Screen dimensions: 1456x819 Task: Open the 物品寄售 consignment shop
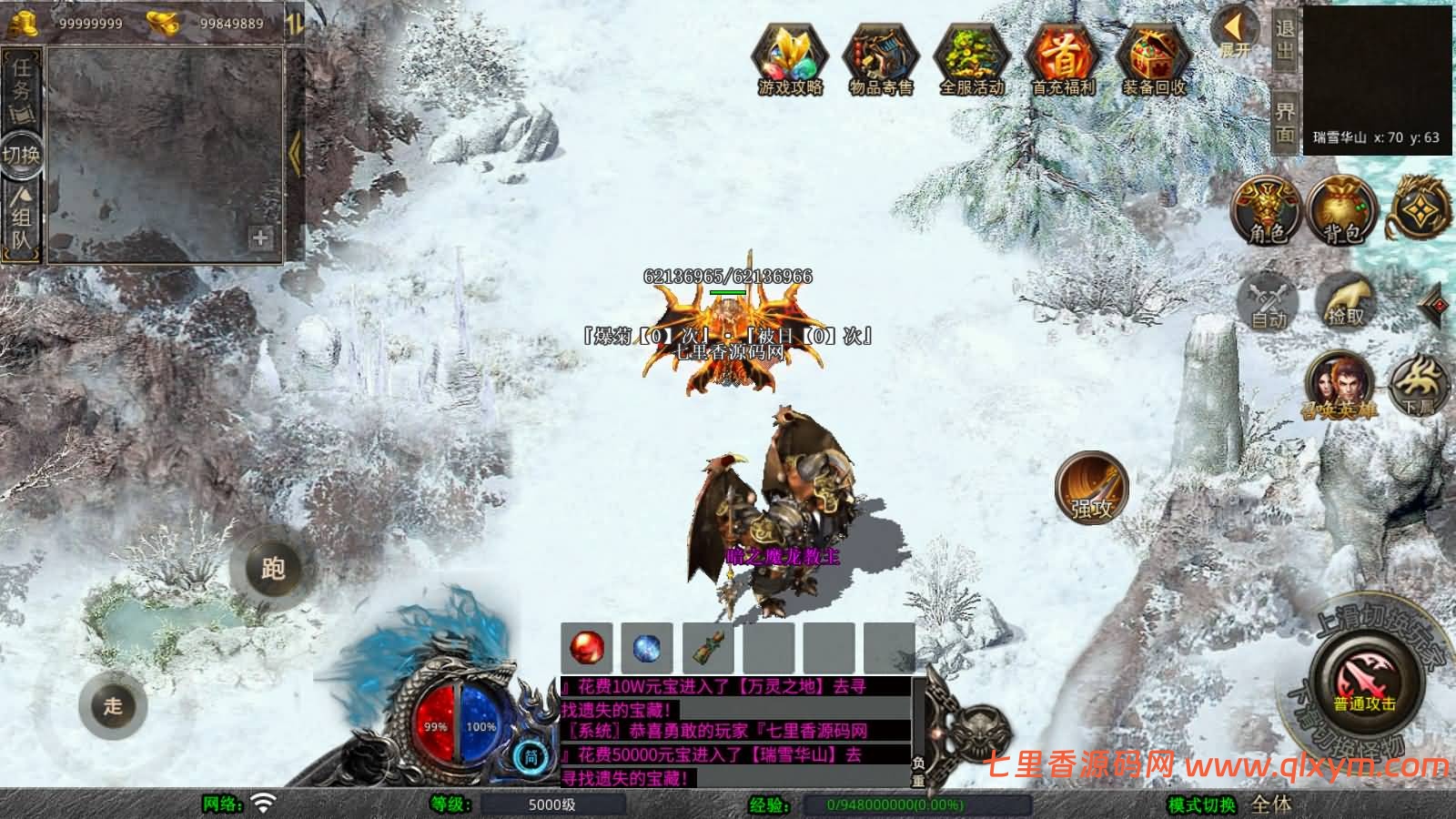coord(880,57)
